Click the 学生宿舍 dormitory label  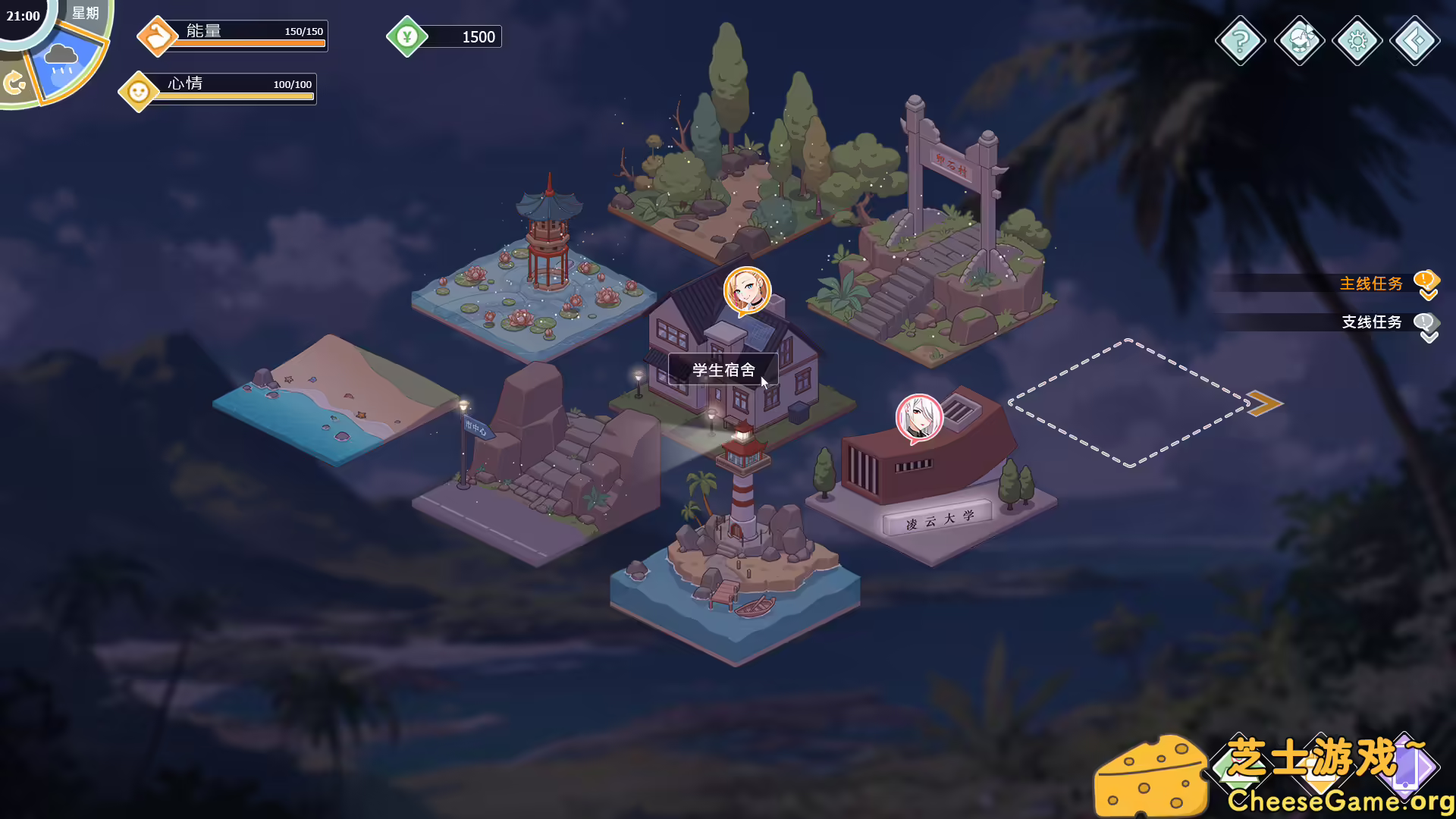click(x=722, y=370)
